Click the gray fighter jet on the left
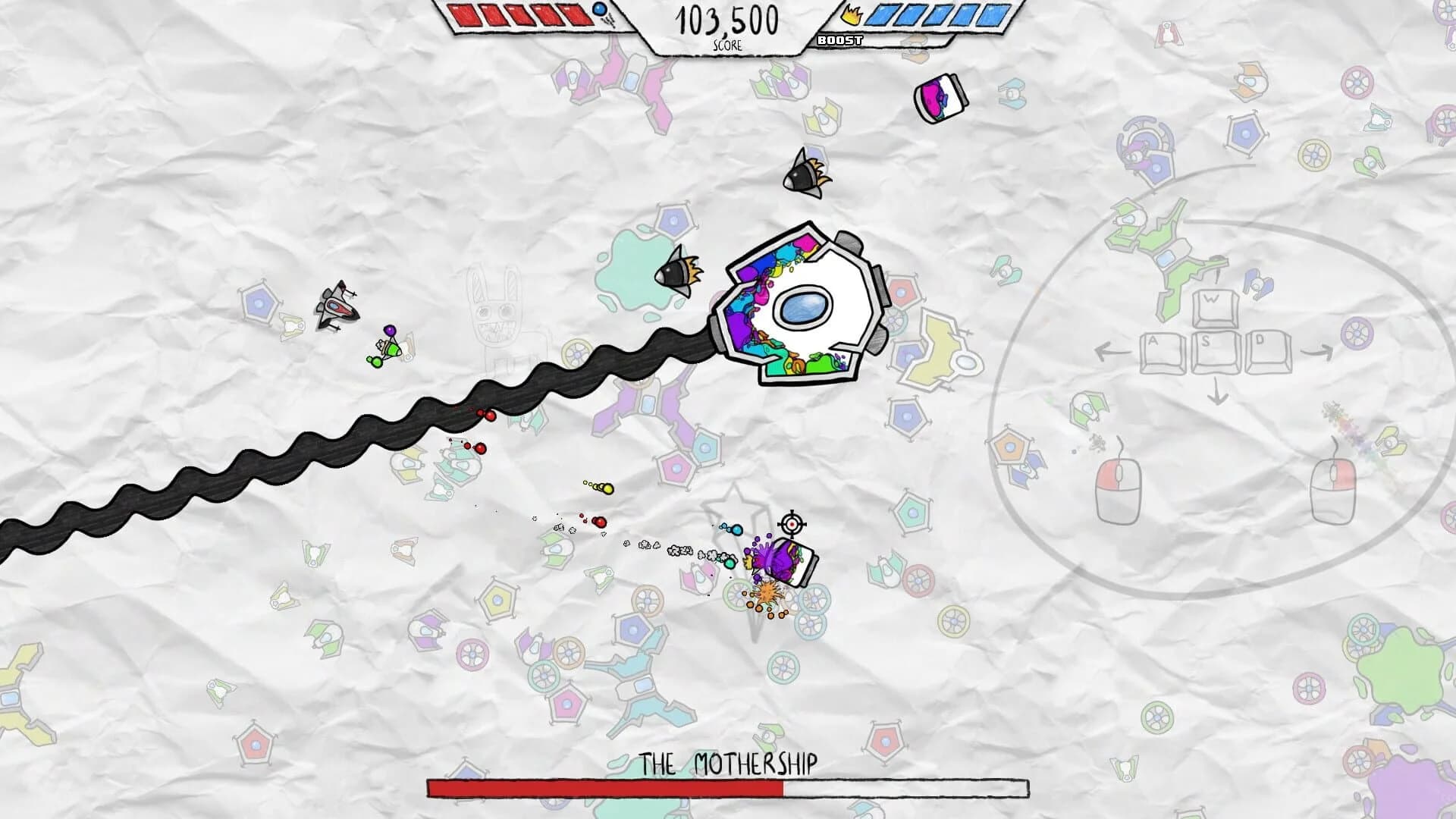Viewport: 1456px width, 819px height. click(x=337, y=307)
